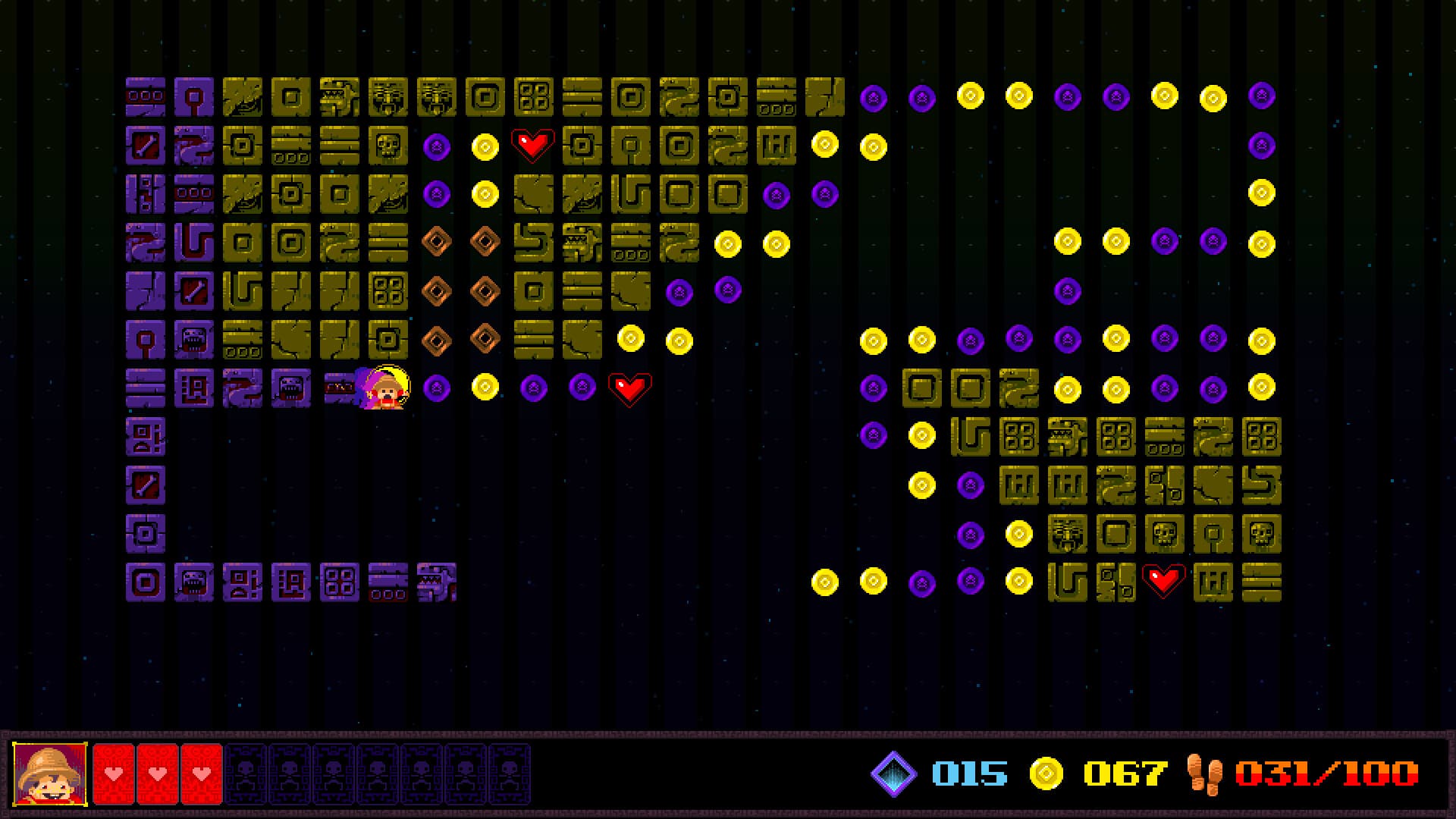The image size is (1456, 819).
Task: Click the third red heart in the HUD
Action: point(200,774)
